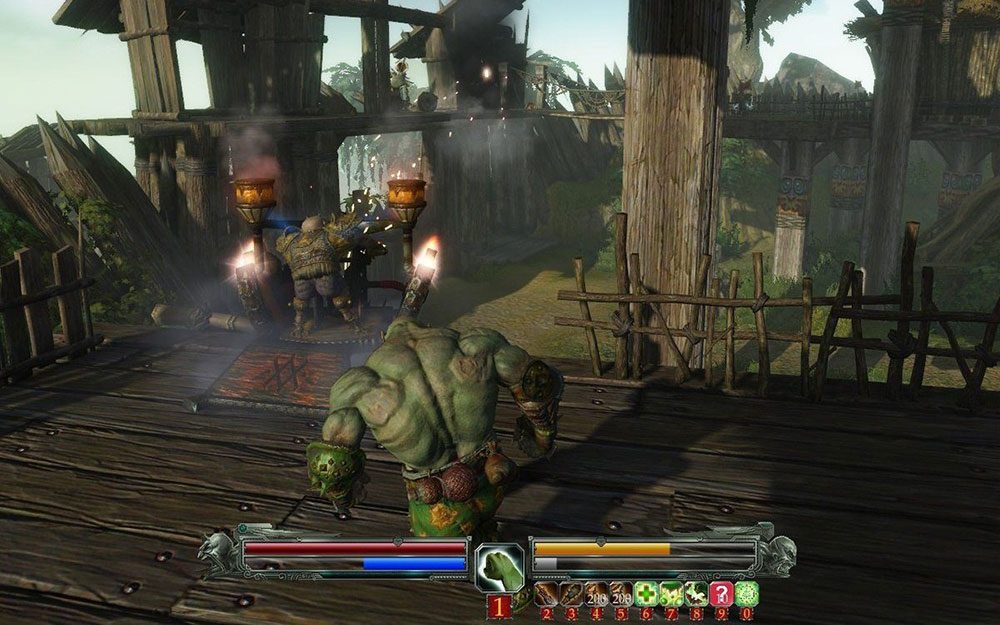
Task: Activate the green rune circle ability
Action: tap(746, 594)
